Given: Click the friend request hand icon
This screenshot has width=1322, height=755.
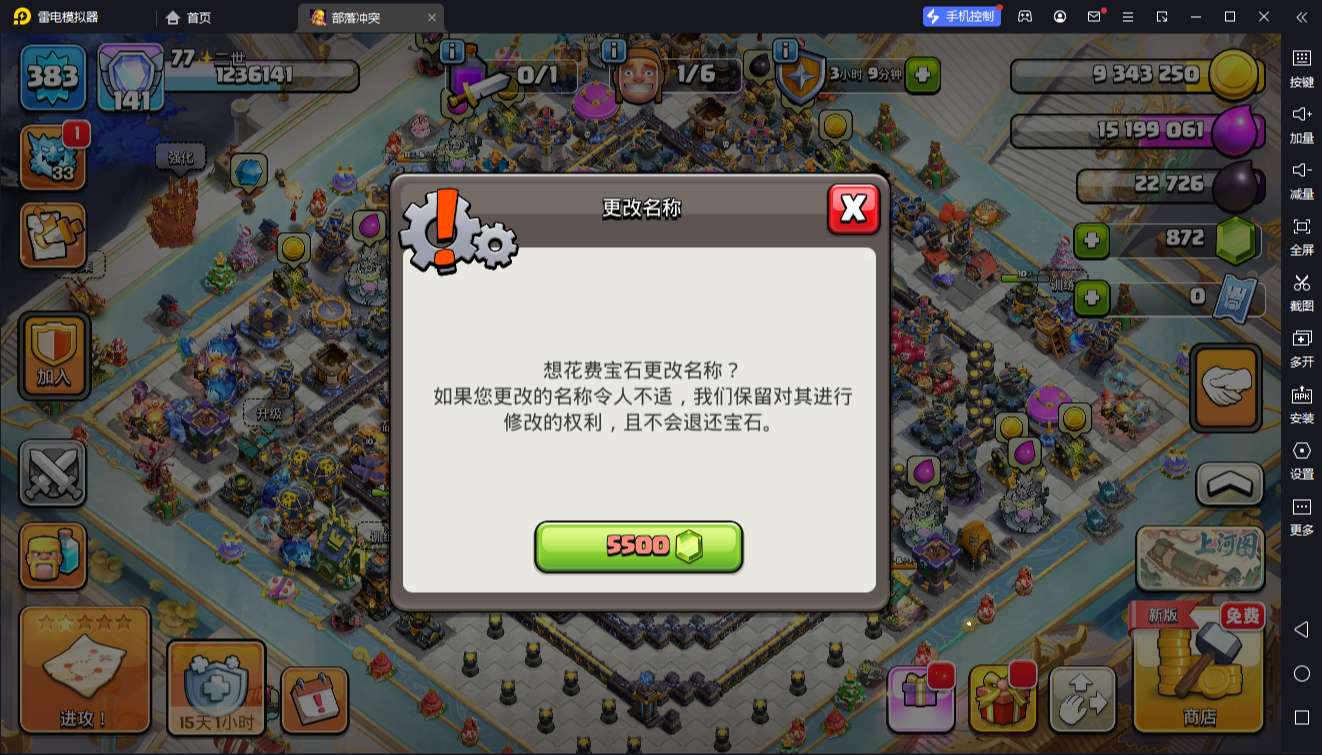Looking at the screenshot, I should coord(1227,388).
